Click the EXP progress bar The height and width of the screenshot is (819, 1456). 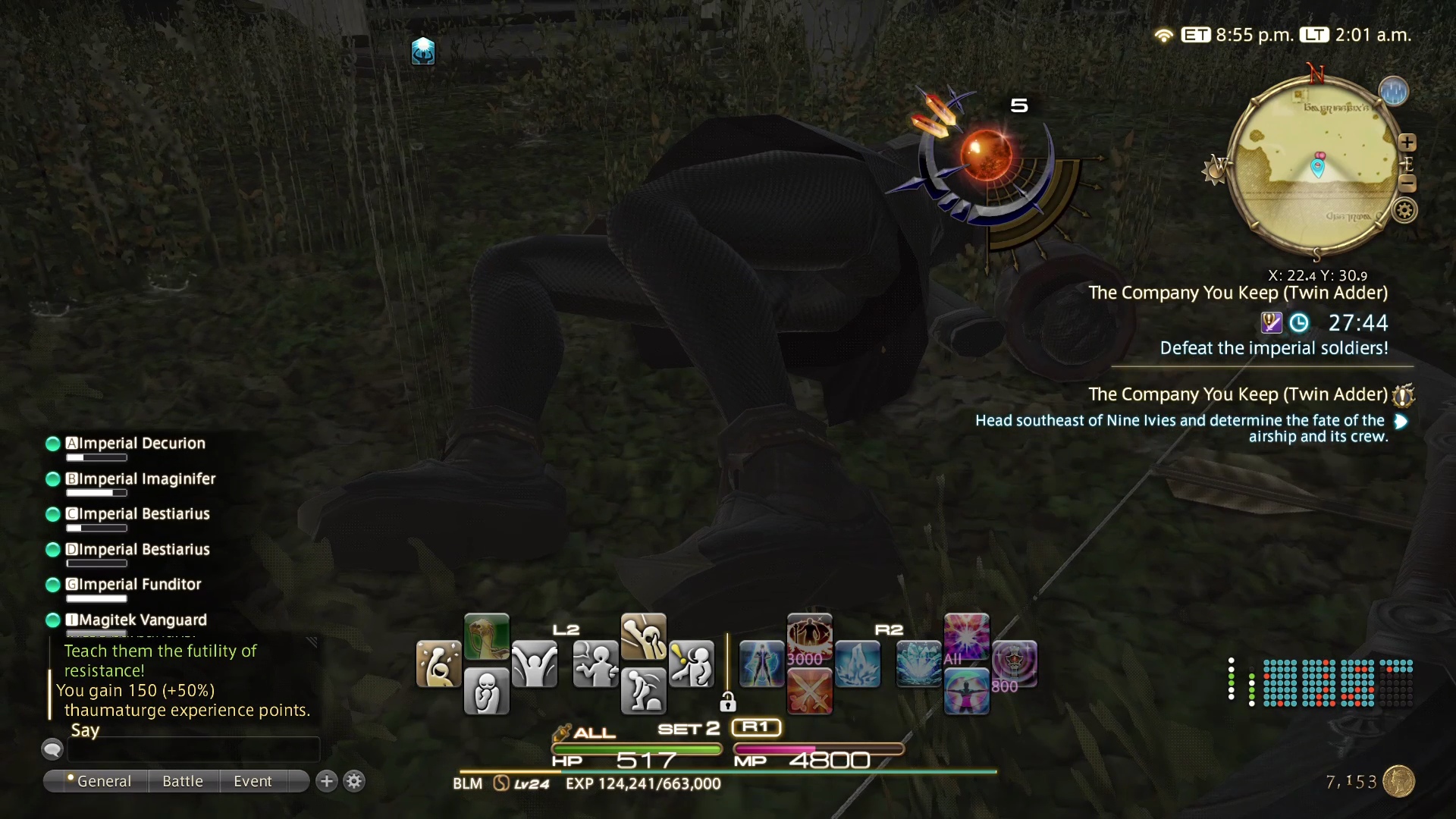click(728, 773)
